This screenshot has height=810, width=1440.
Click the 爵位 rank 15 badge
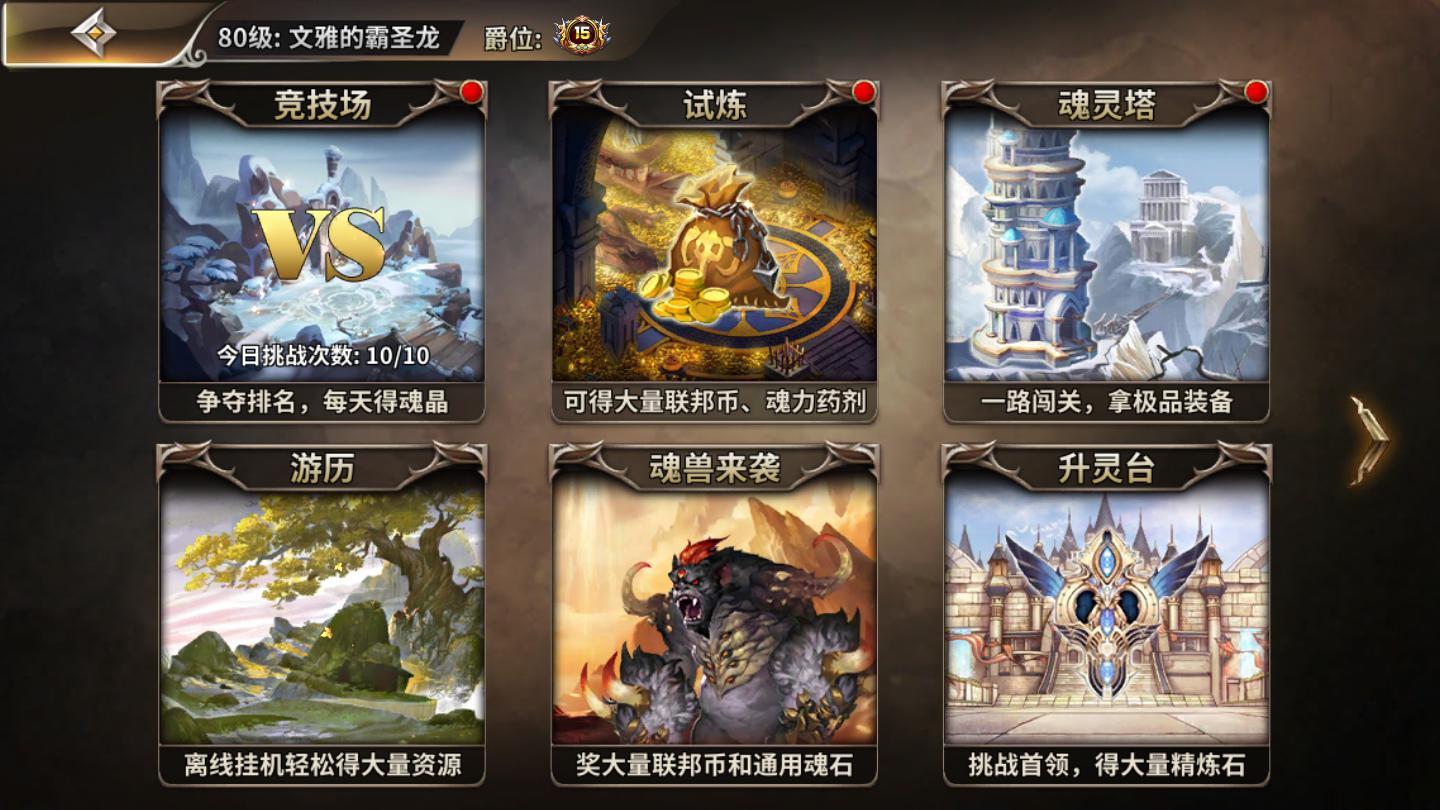581,36
